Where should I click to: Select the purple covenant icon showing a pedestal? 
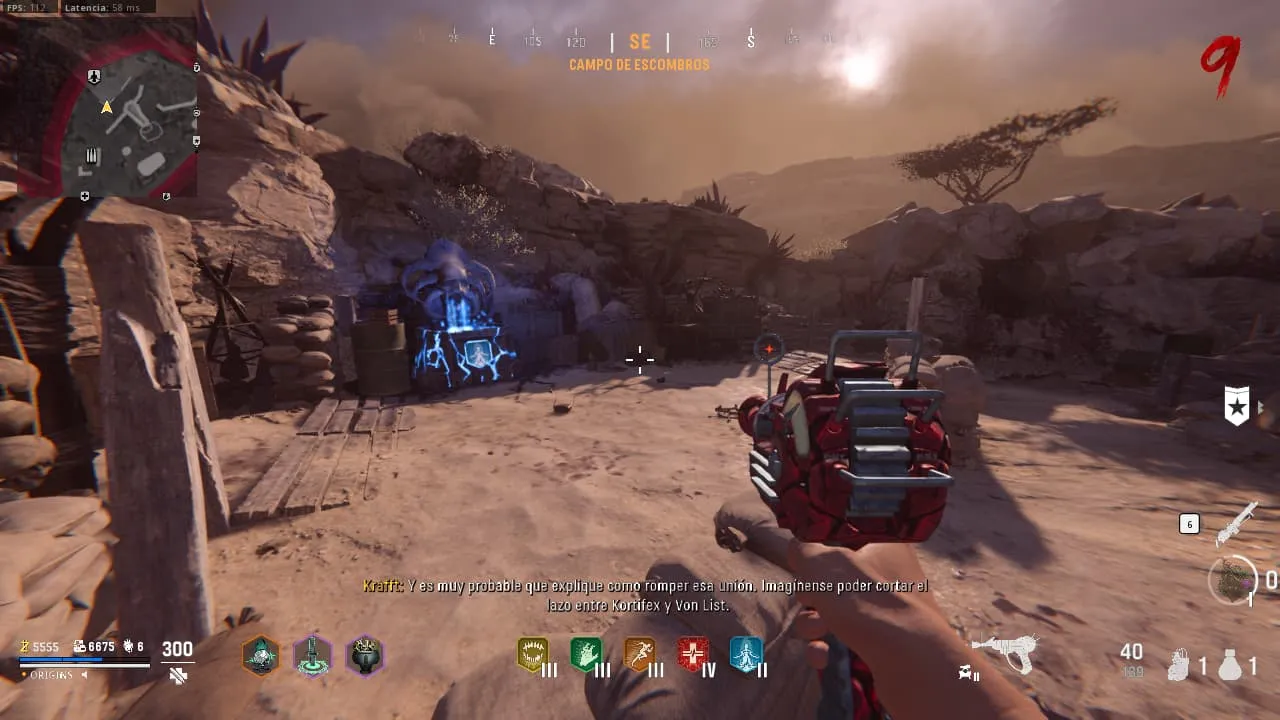[x=313, y=656]
